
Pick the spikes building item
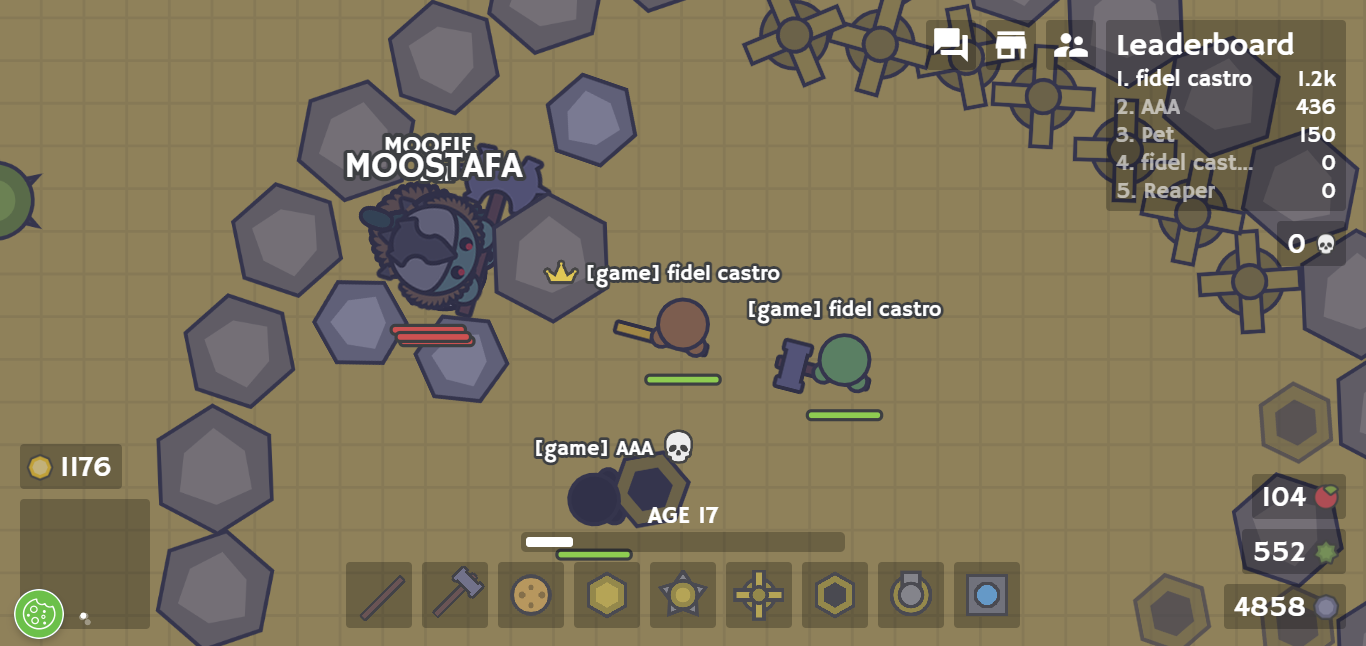683,595
